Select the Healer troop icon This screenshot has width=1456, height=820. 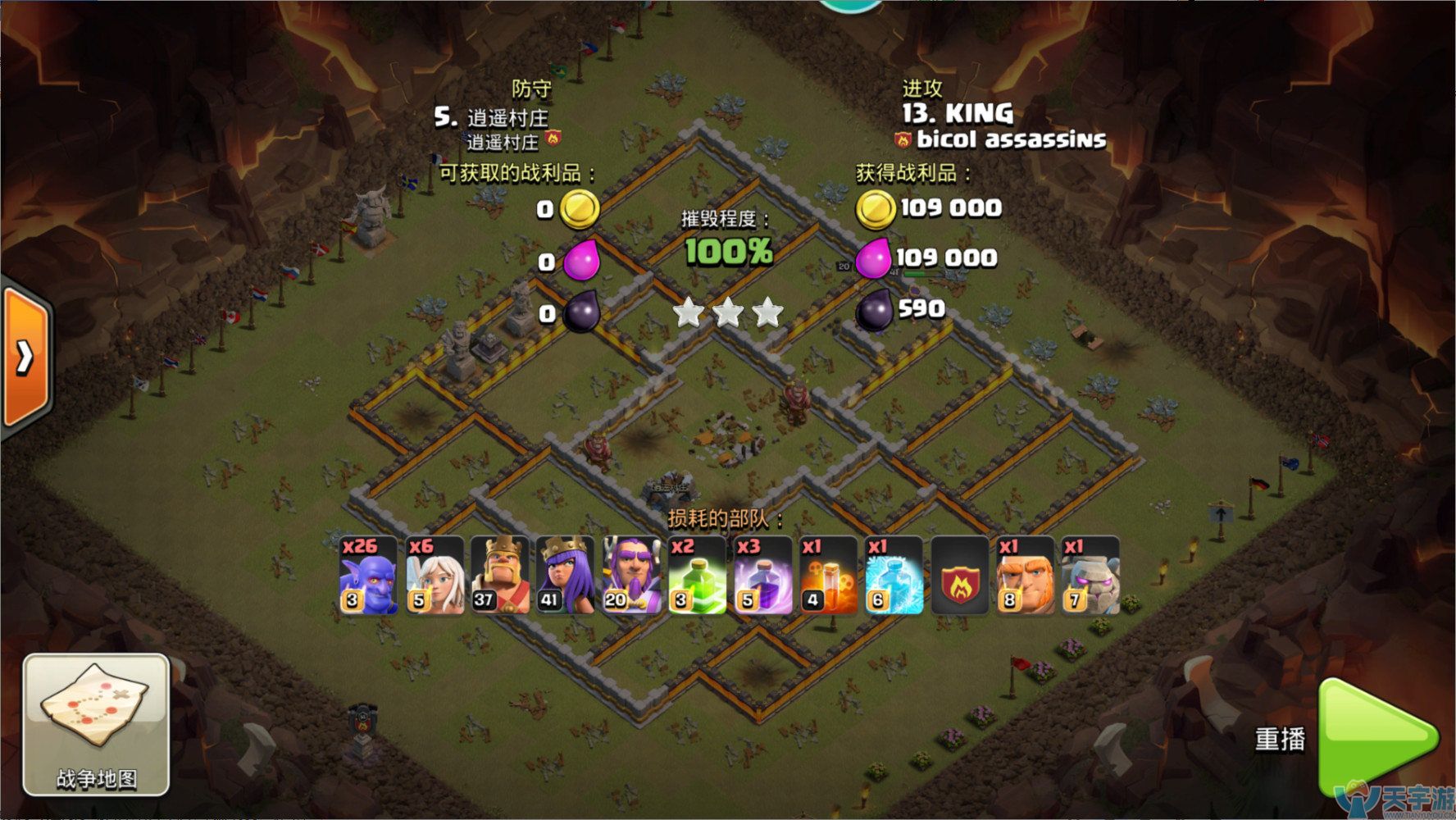(435, 576)
